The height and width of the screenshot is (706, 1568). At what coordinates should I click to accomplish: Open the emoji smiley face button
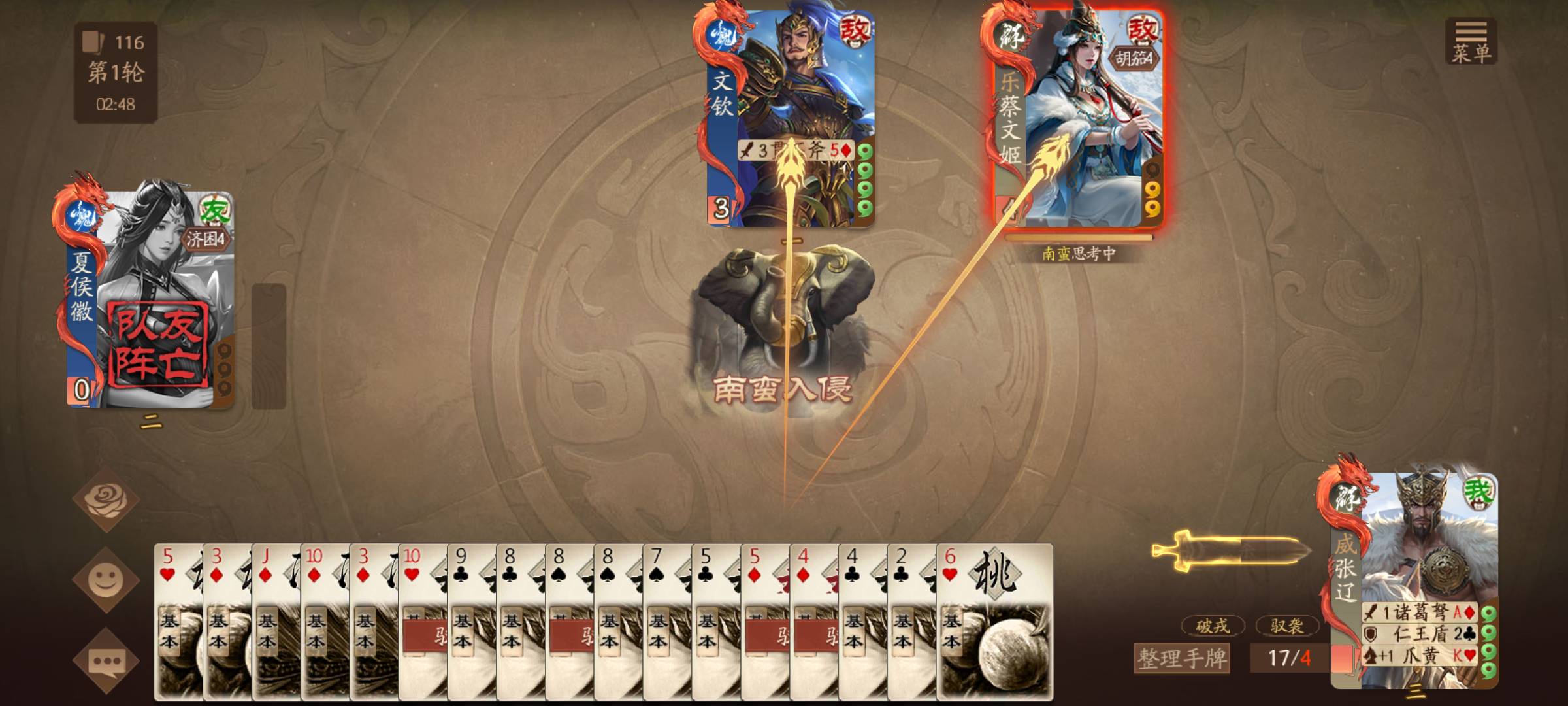point(105,580)
